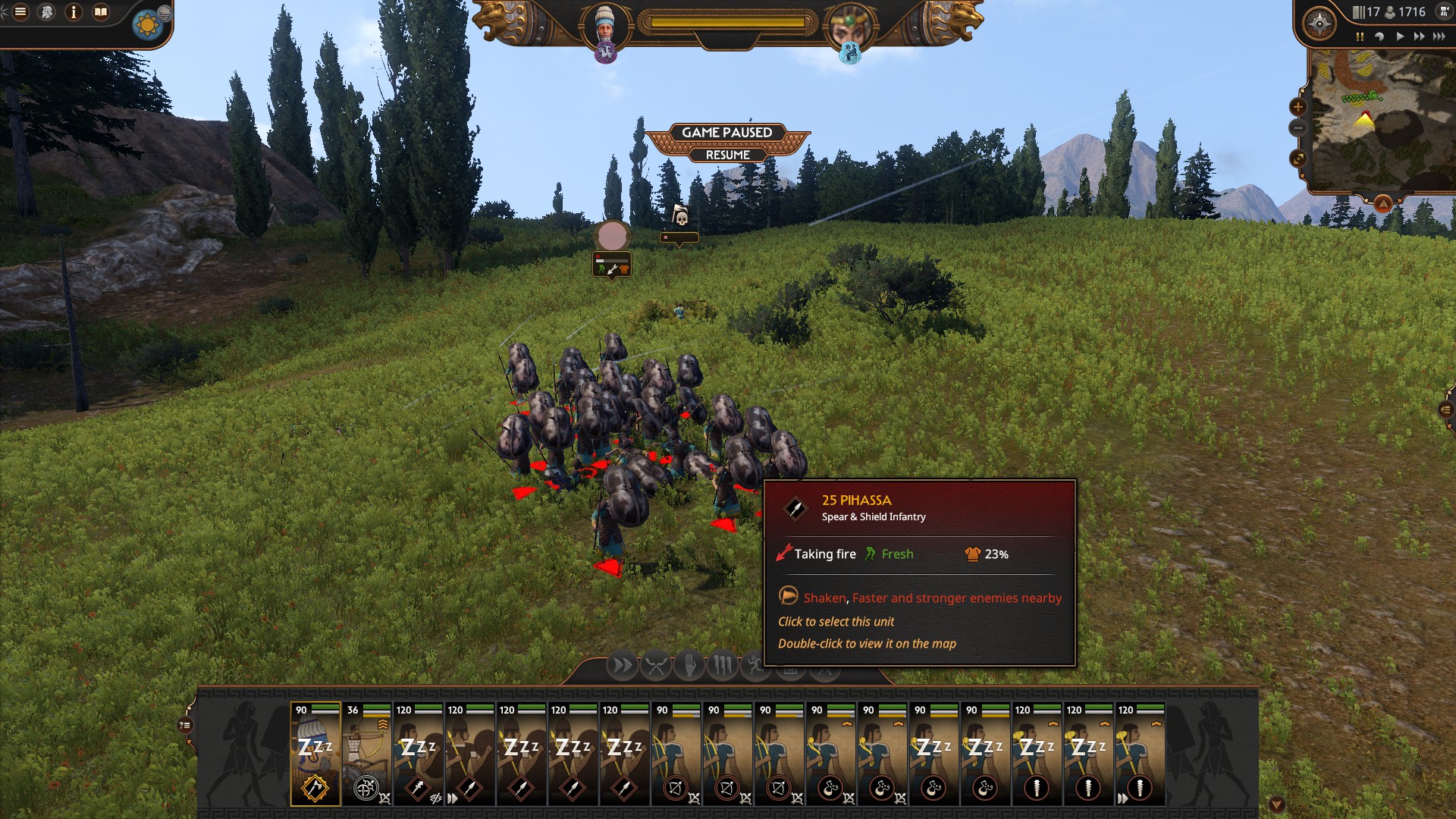Open the battle log with the book icon

[x=101, y=11]
